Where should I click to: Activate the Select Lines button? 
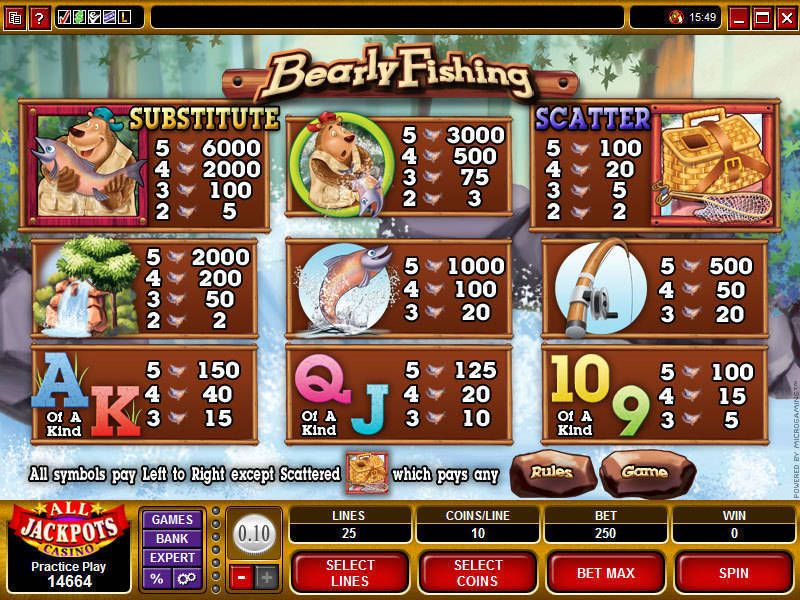click(350, 573)
